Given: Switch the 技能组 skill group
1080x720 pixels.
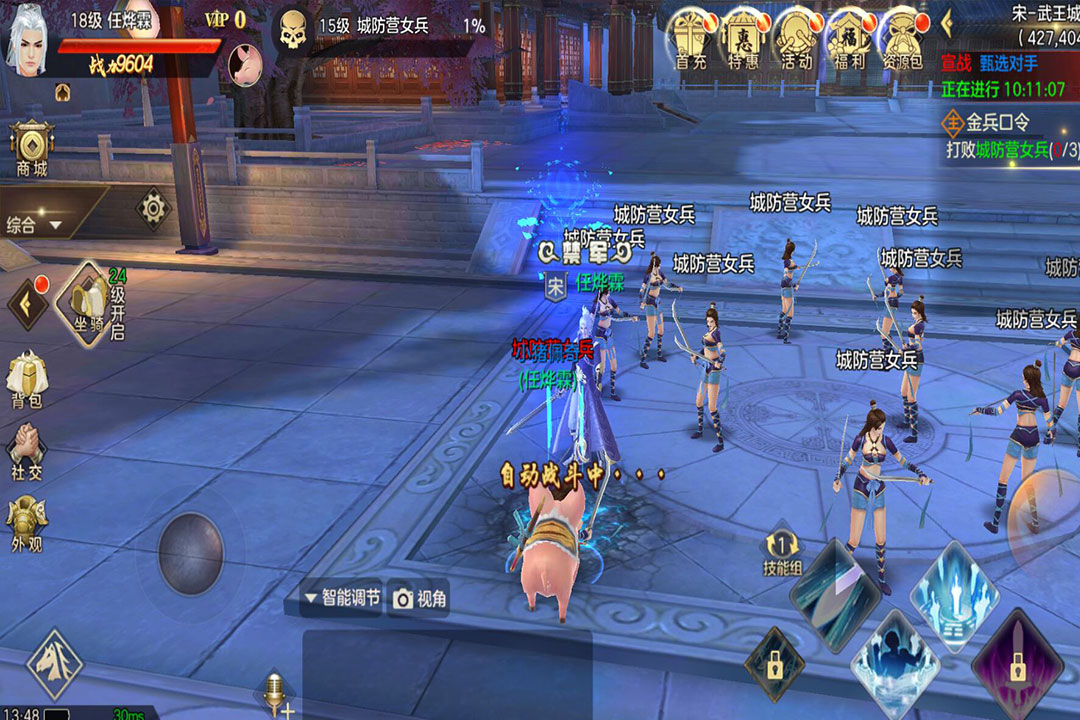Looking at the screenshot, I should point(782,553).
